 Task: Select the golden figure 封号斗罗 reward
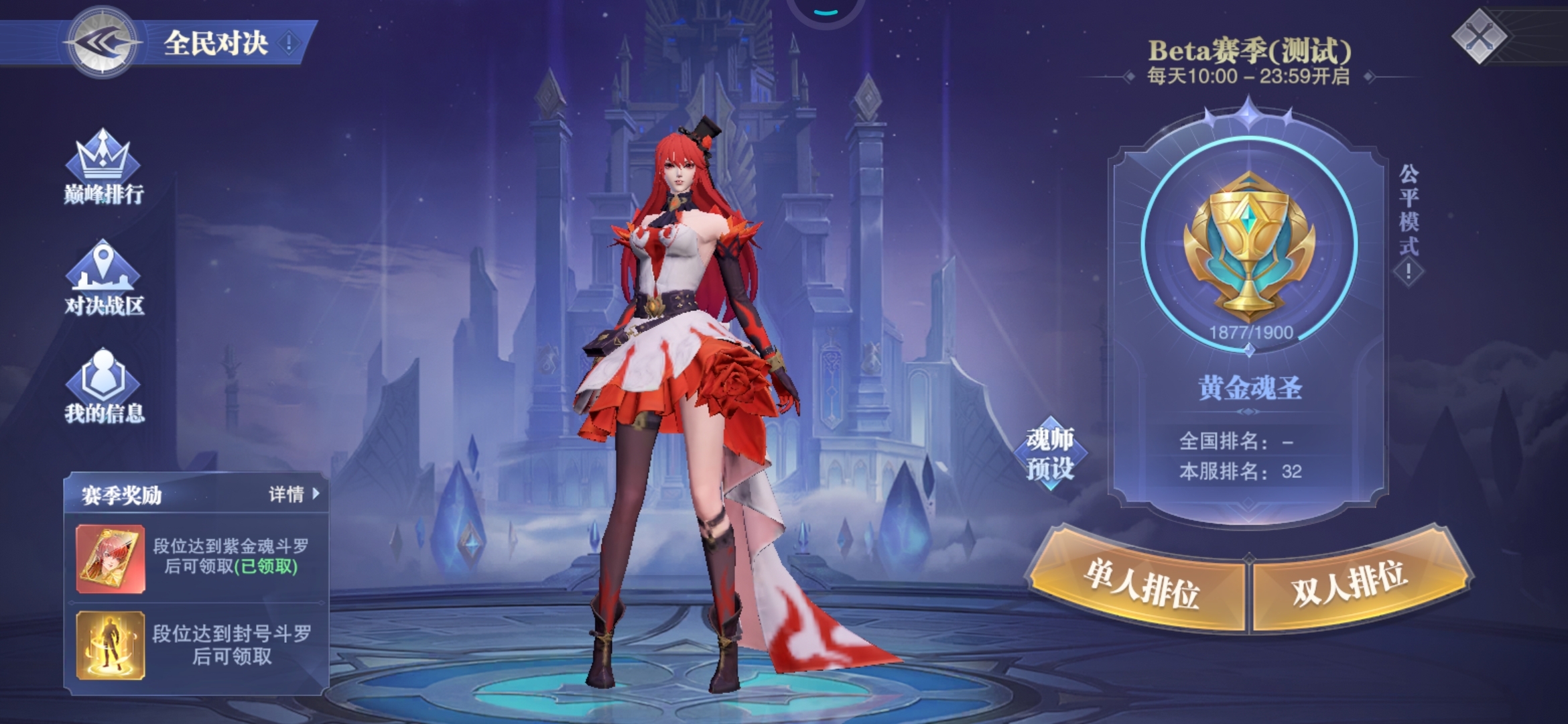click(111, 645)
